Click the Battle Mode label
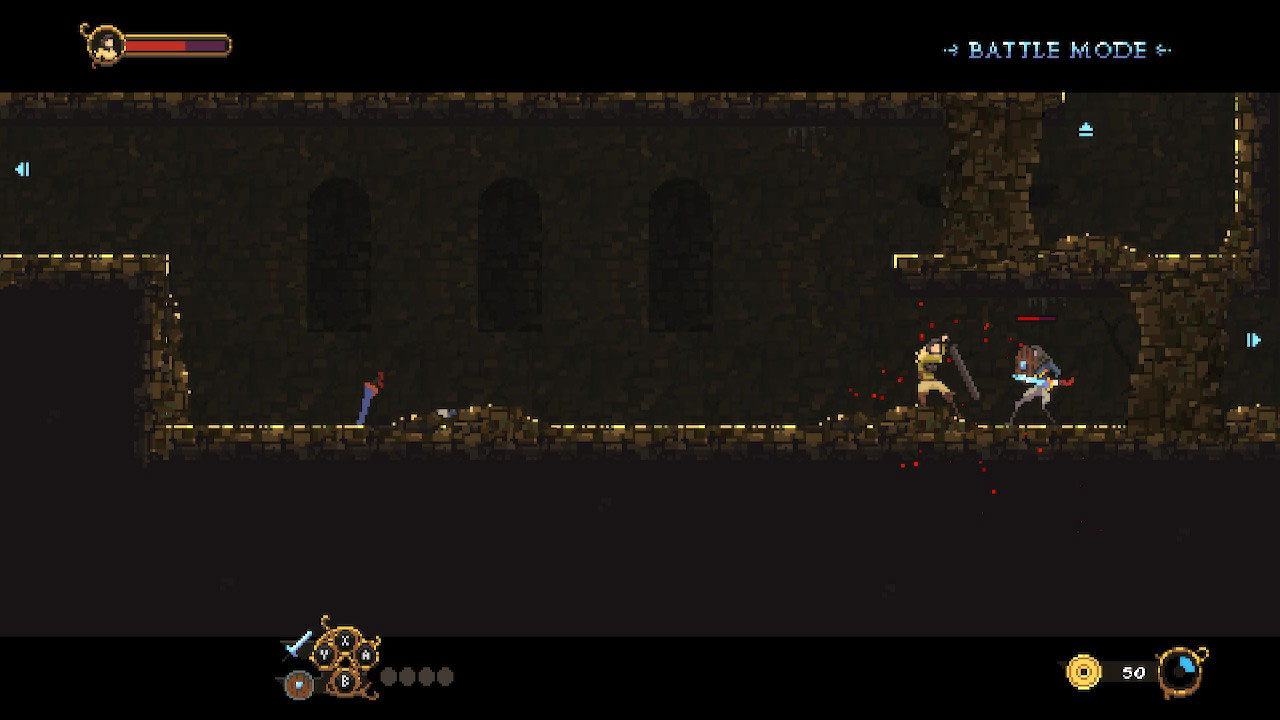The image size is (1280, 720). (x=1057, y=50)
